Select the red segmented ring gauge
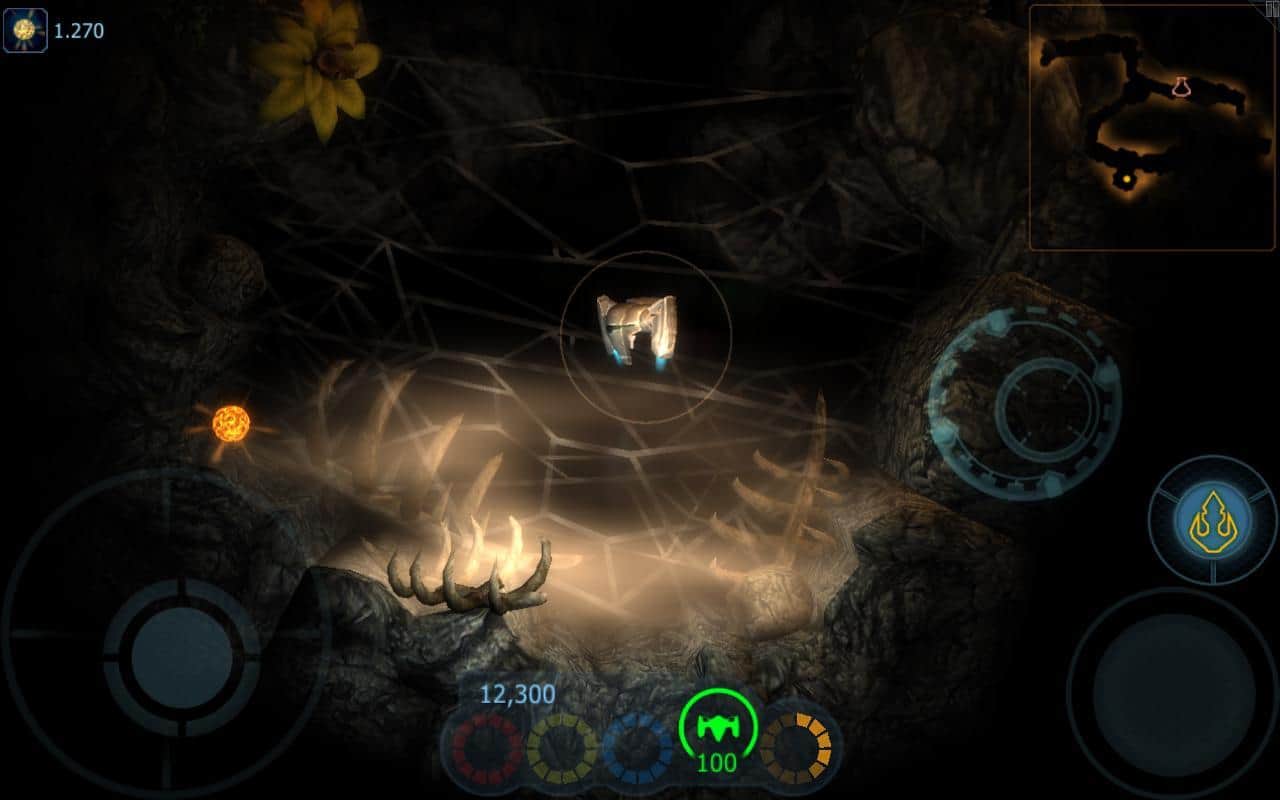Viewport: 1280px width, 800px height. [487, 748]
